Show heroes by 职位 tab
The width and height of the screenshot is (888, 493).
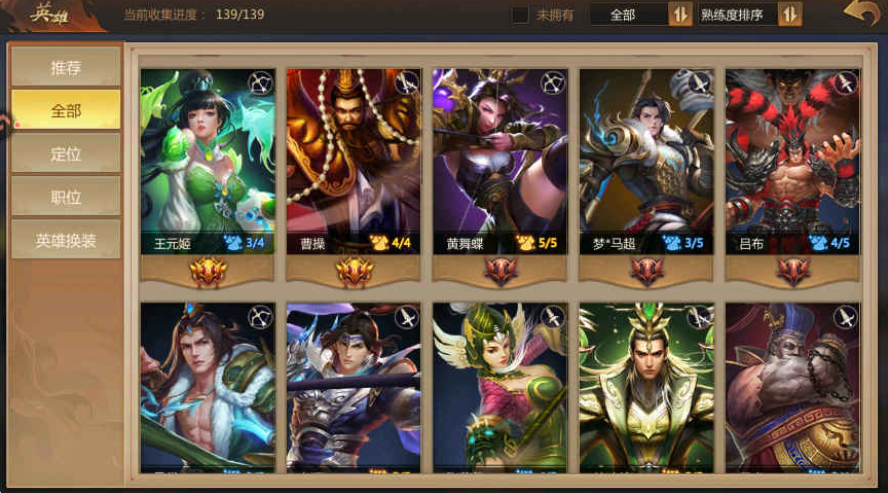(x=66, y=197)
